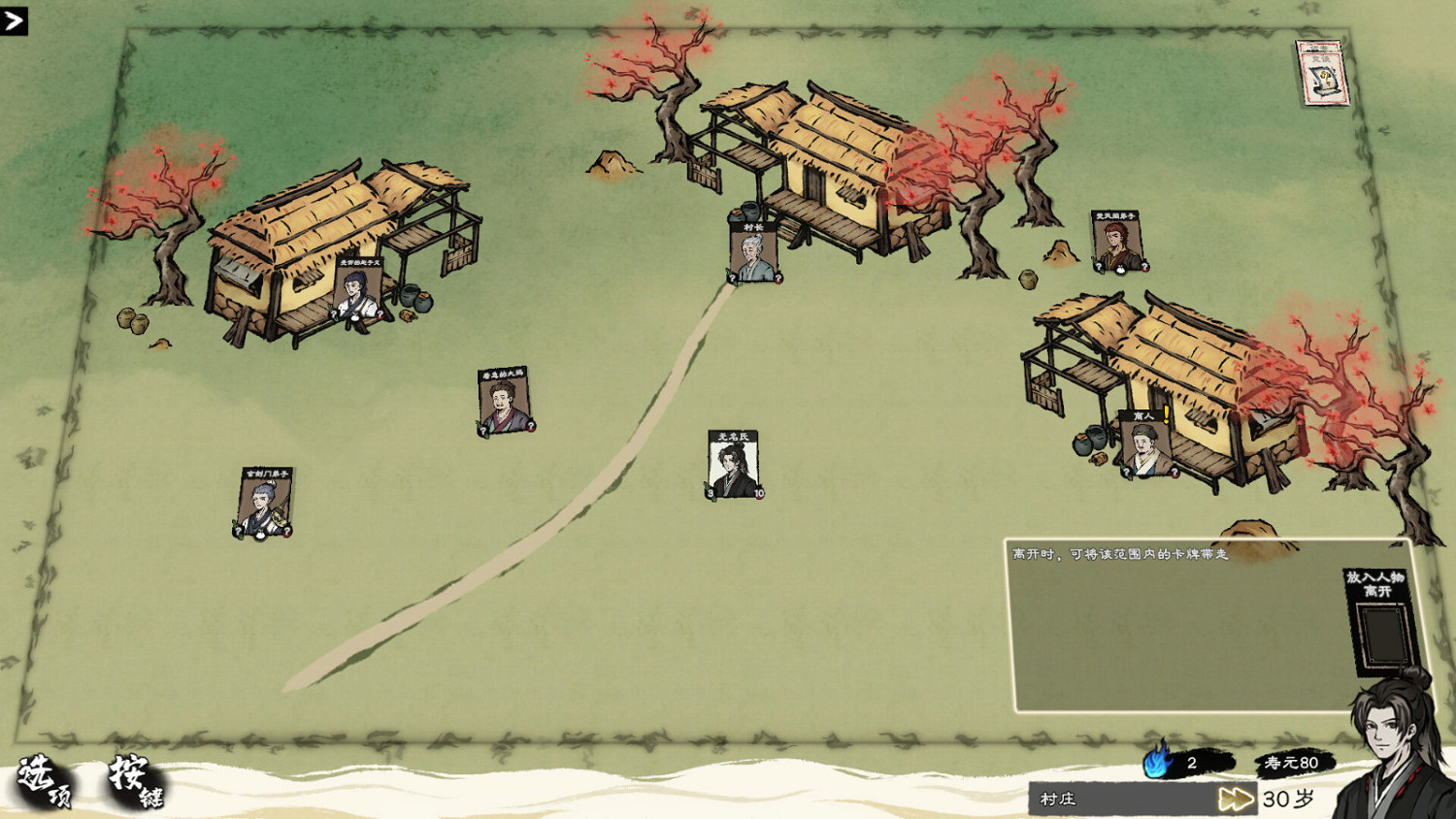Click the fast-forward time icon beside 30岁
Screen dimensions: 1456x819
pyautogui.click(x=1238, y=799)
